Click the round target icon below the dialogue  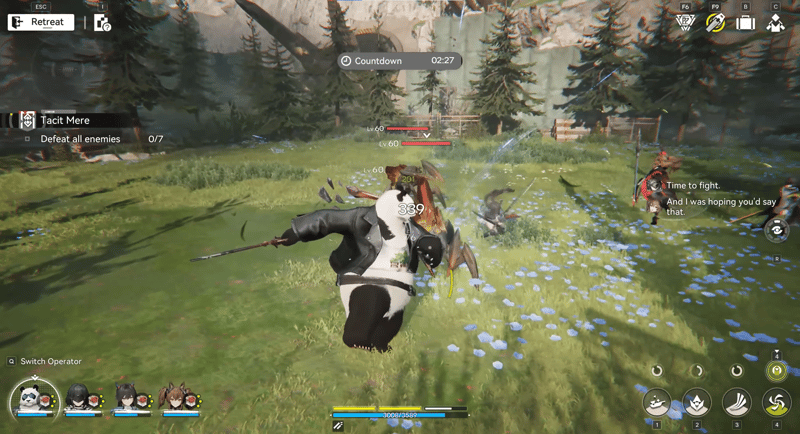click(777, 230)
